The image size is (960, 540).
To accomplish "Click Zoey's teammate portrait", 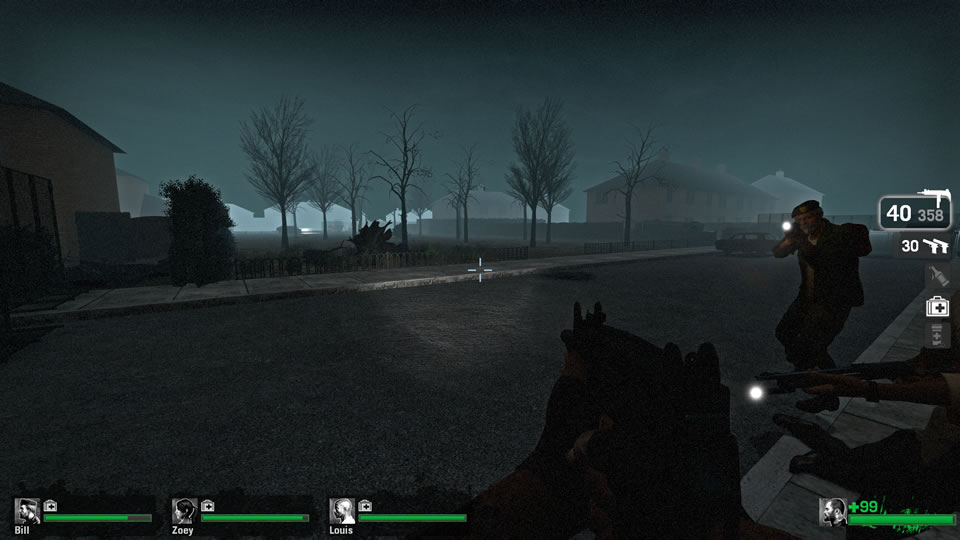I will pyautogui.click(x=184, y=511).
